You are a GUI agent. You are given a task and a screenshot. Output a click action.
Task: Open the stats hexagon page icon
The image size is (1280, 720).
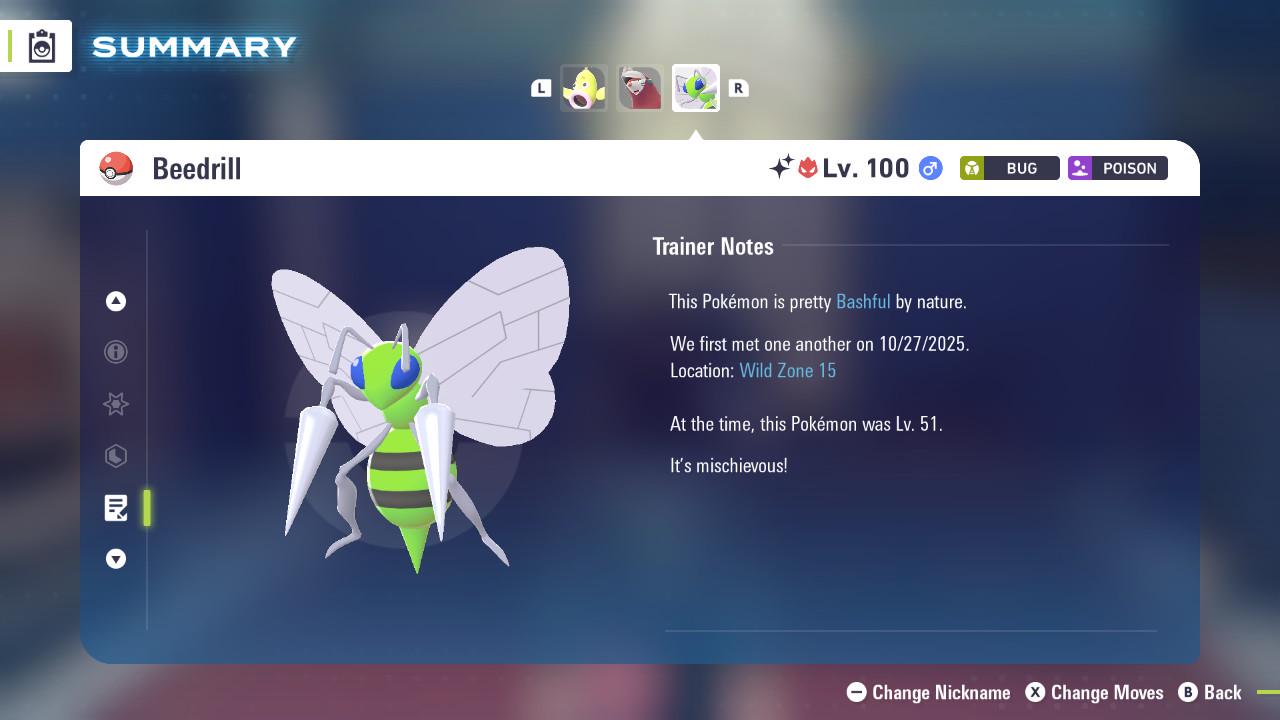coord(116,456)
